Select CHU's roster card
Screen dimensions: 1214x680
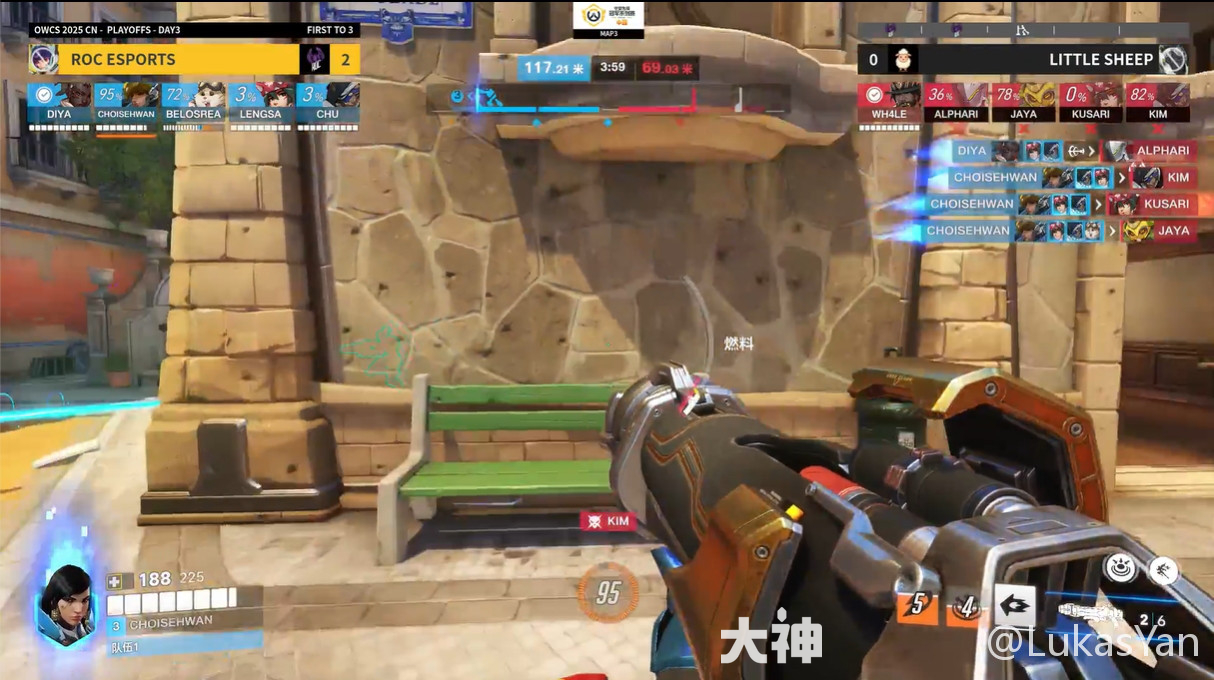coord(327,102)
